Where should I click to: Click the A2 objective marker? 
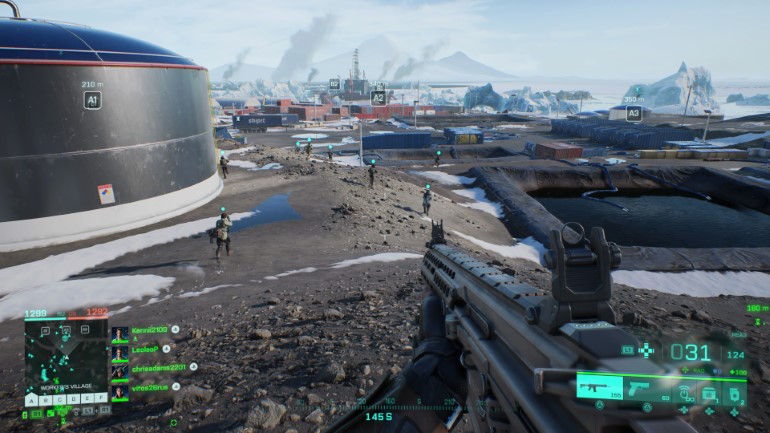click(378, 97)
